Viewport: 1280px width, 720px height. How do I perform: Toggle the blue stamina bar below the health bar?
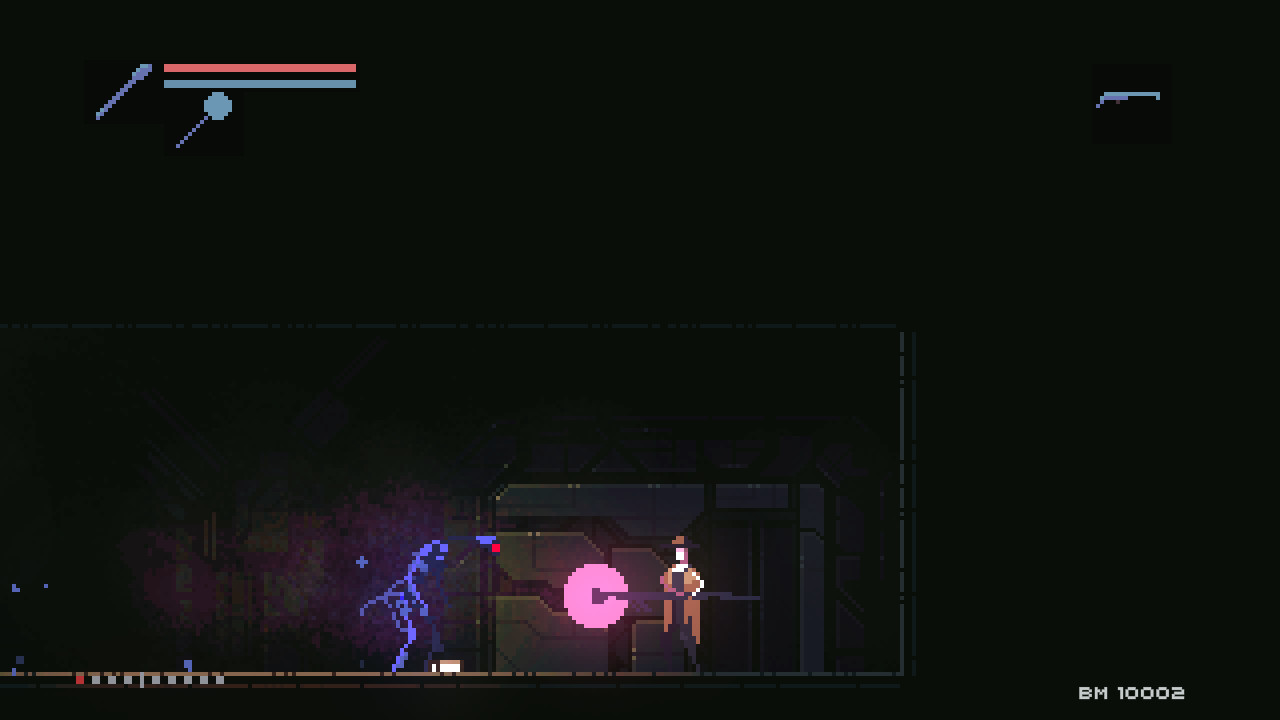[260, 85]
